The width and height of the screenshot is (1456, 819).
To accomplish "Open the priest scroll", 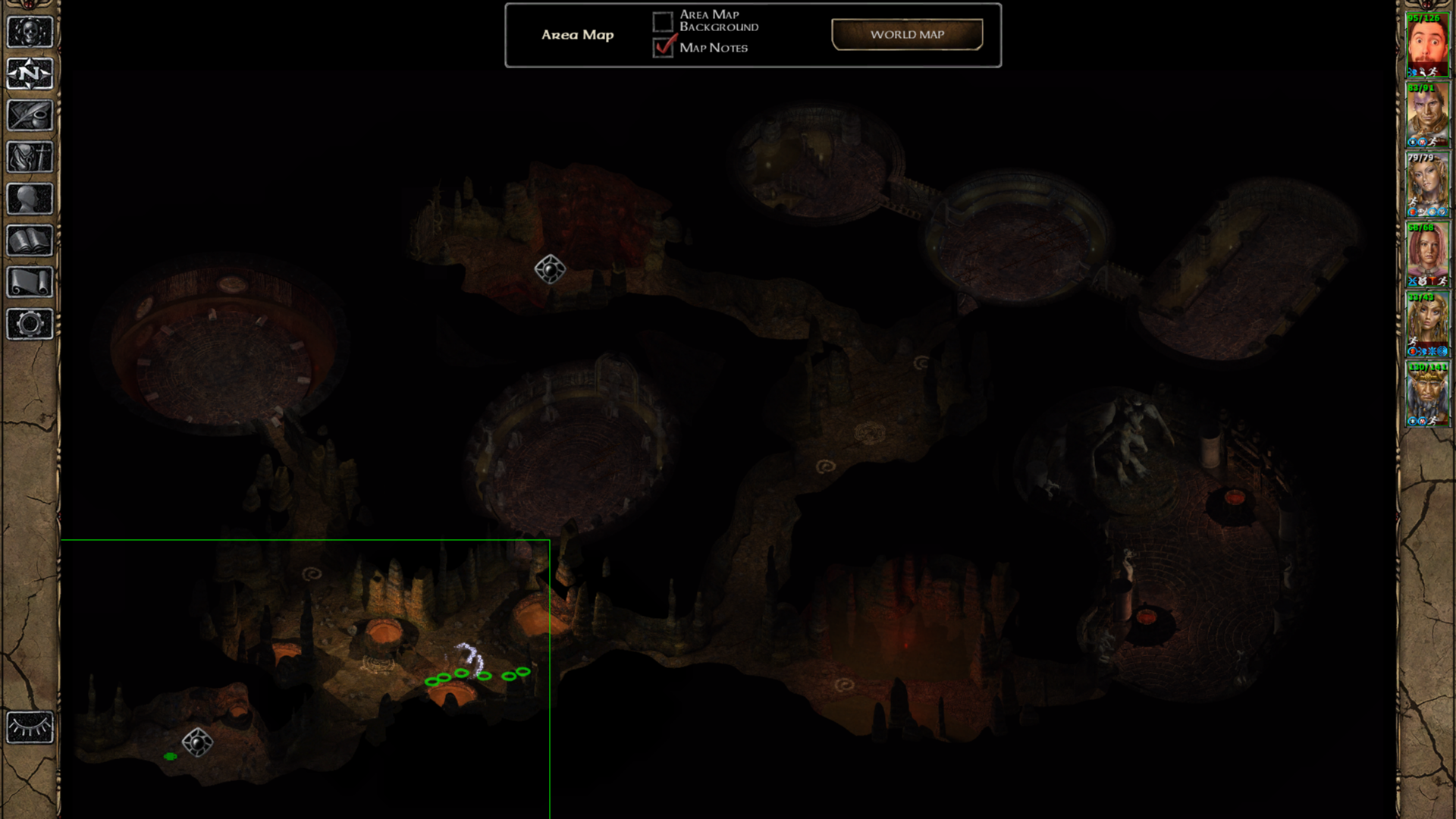I will 30,282.
